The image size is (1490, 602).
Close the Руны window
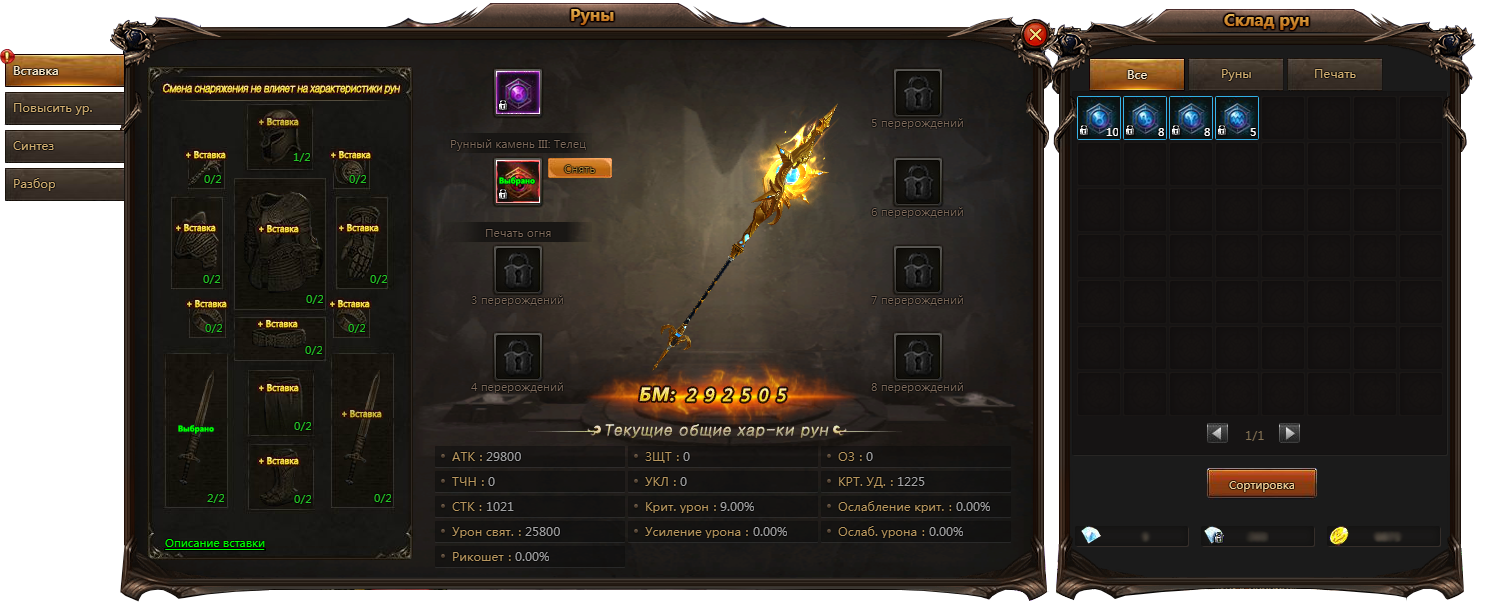[1035, 35]
